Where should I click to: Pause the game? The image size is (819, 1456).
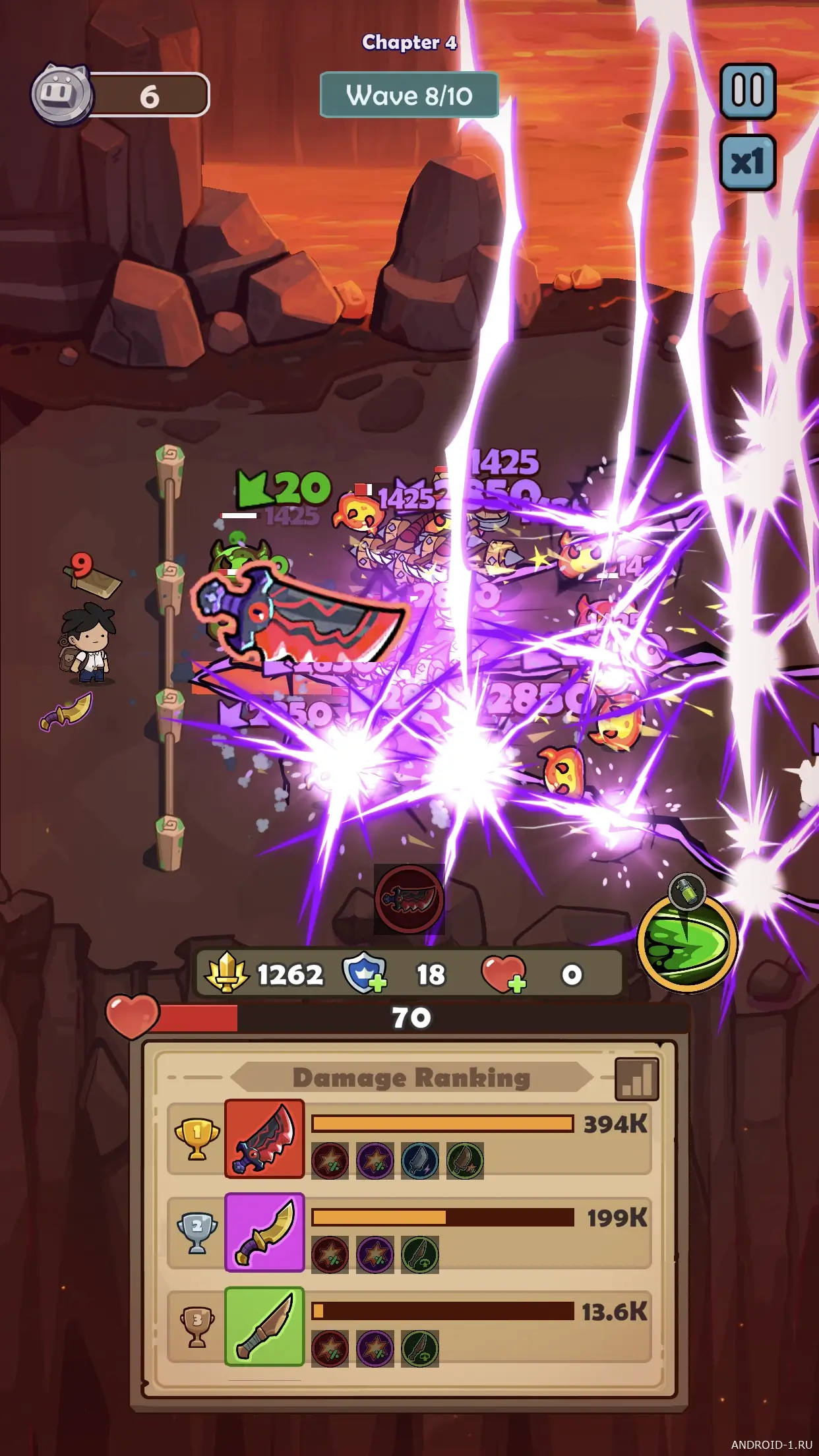(747, 91)
